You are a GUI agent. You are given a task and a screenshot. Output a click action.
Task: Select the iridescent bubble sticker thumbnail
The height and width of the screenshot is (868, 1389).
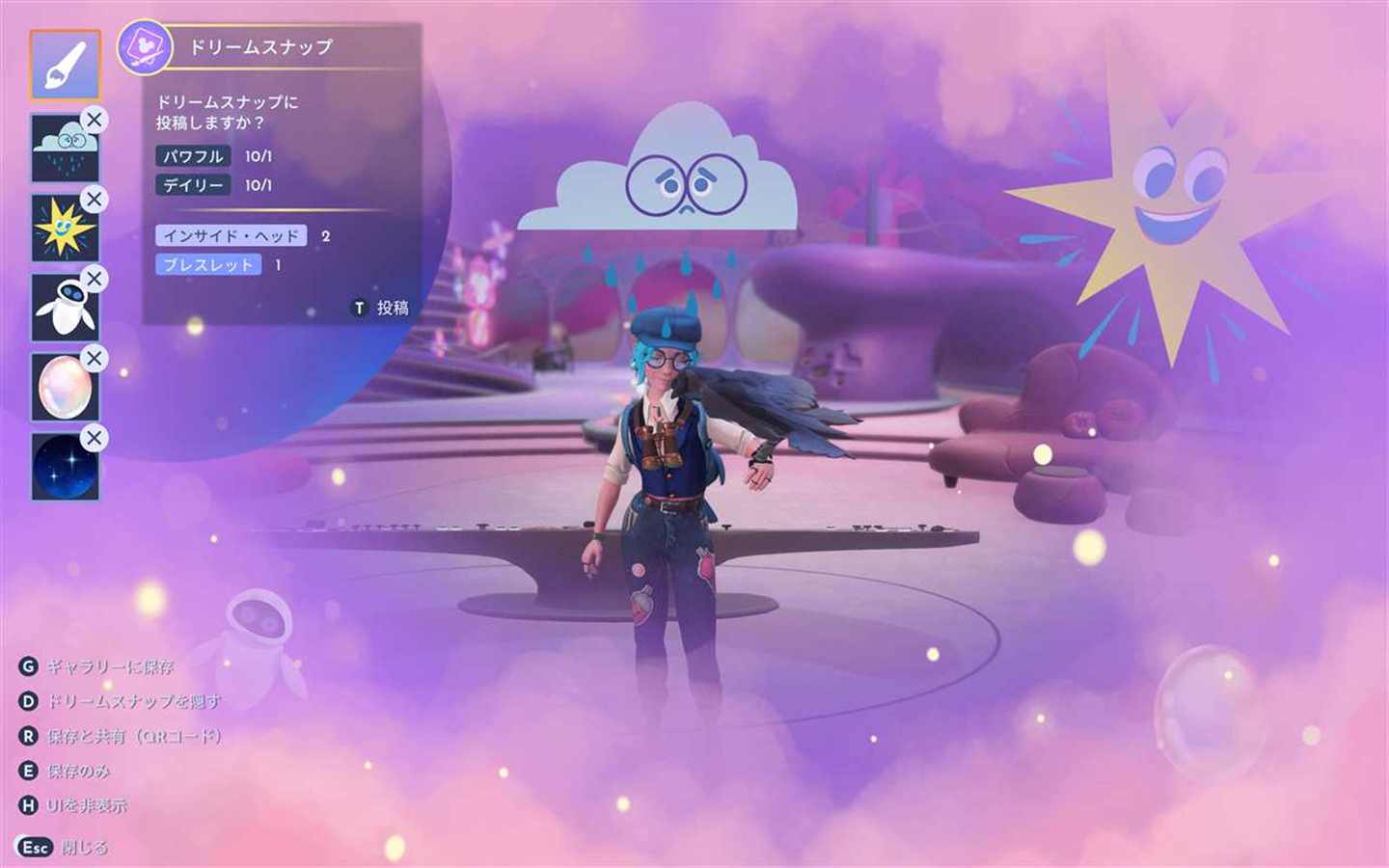(64, 388)
